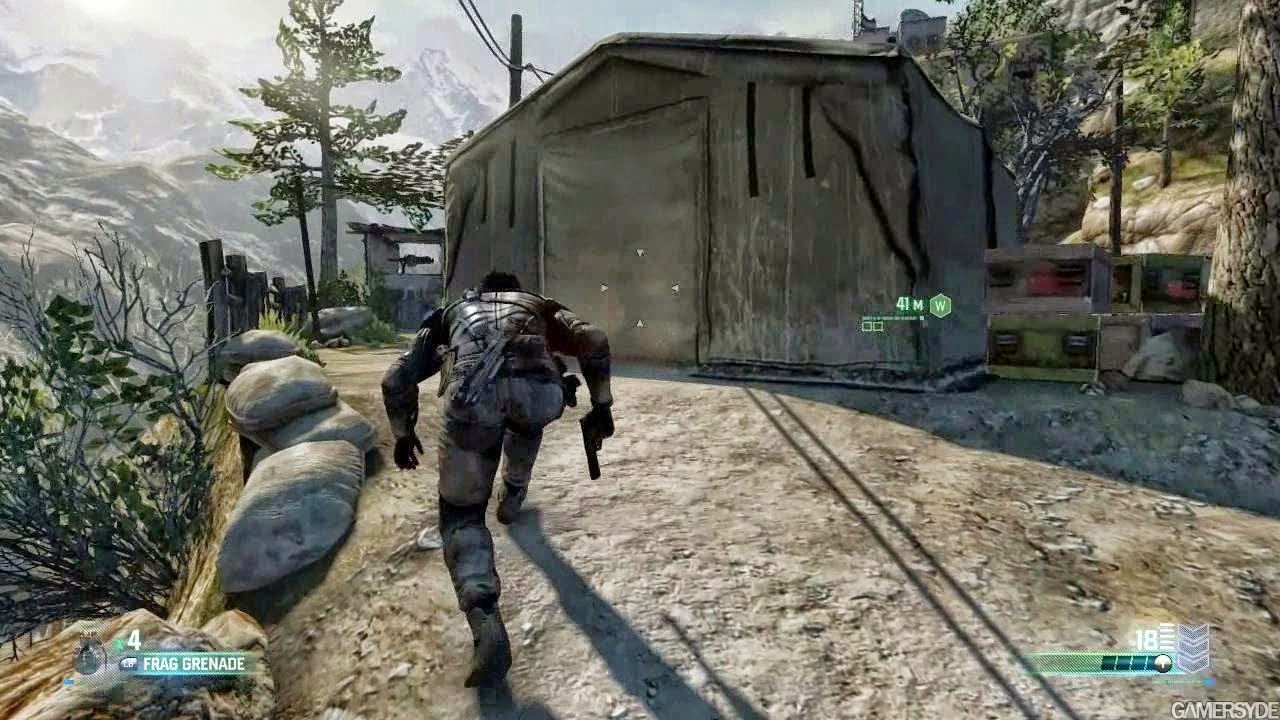Click the grenade silhouette in the gadget panel
The width and height of the screenshot is (1280, 720).
click(x=90, y=658)
